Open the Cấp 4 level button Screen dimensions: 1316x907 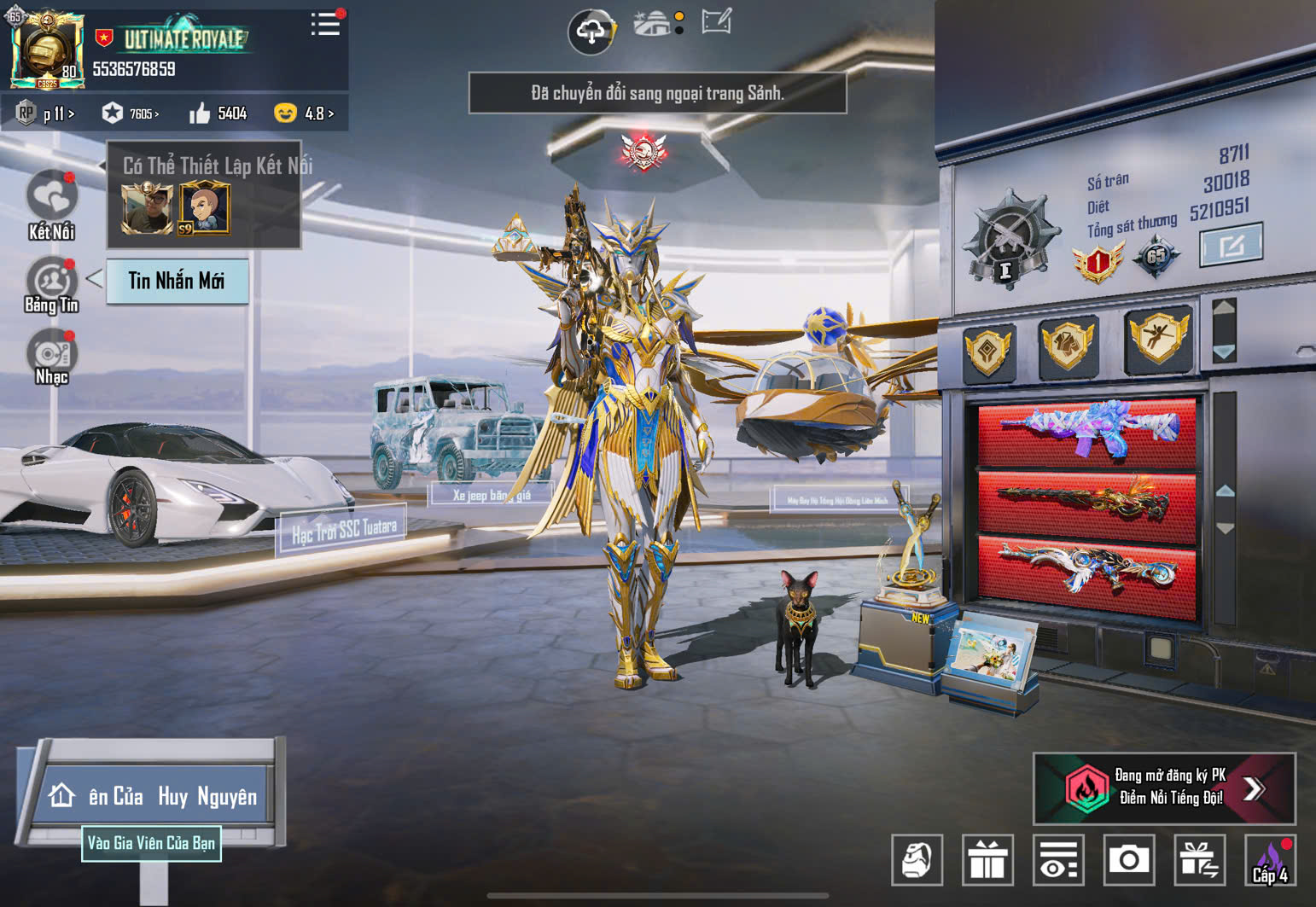coord(1270,860)
